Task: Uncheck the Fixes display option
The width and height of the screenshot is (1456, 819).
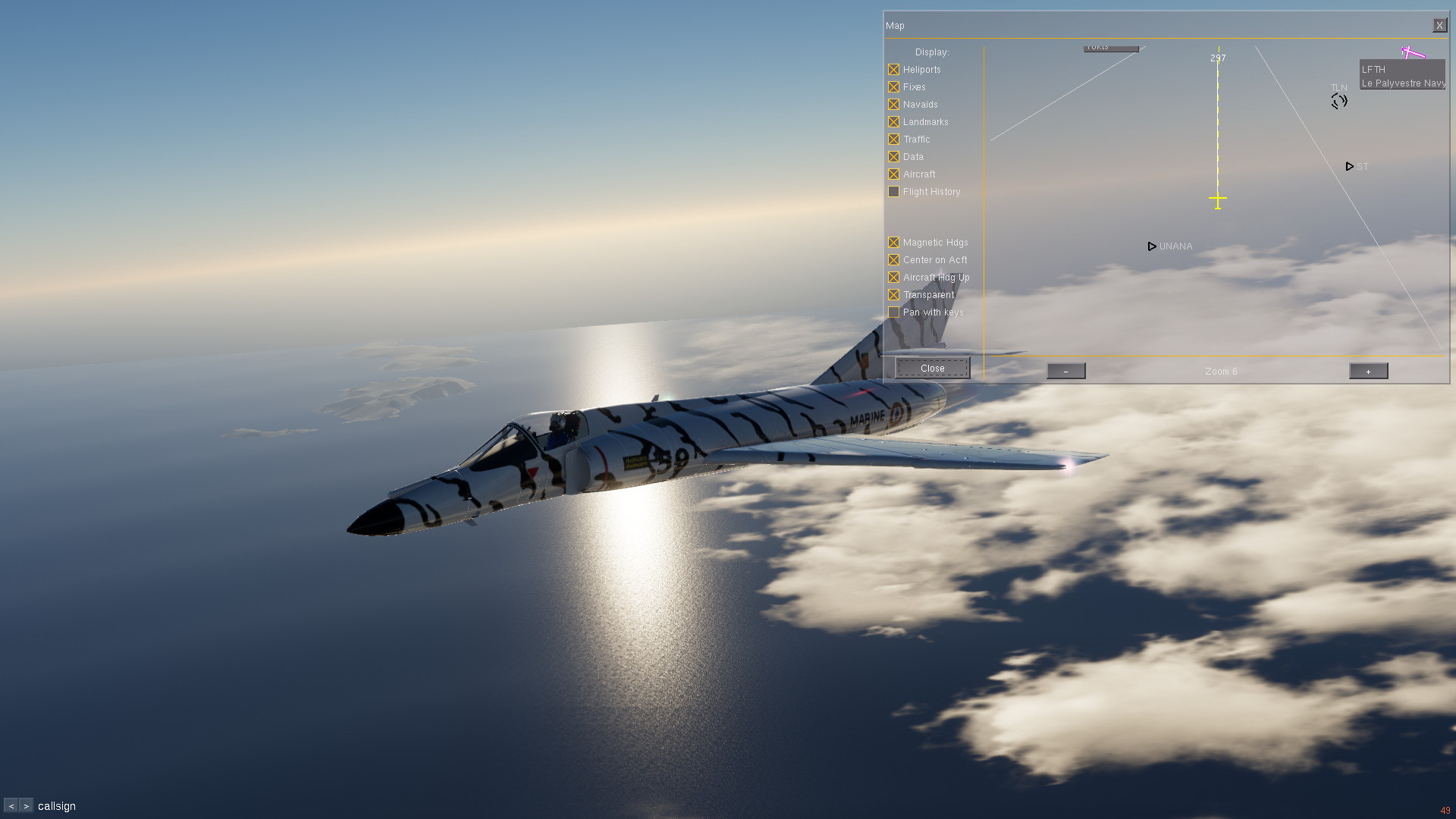Action: pos(894,87)
